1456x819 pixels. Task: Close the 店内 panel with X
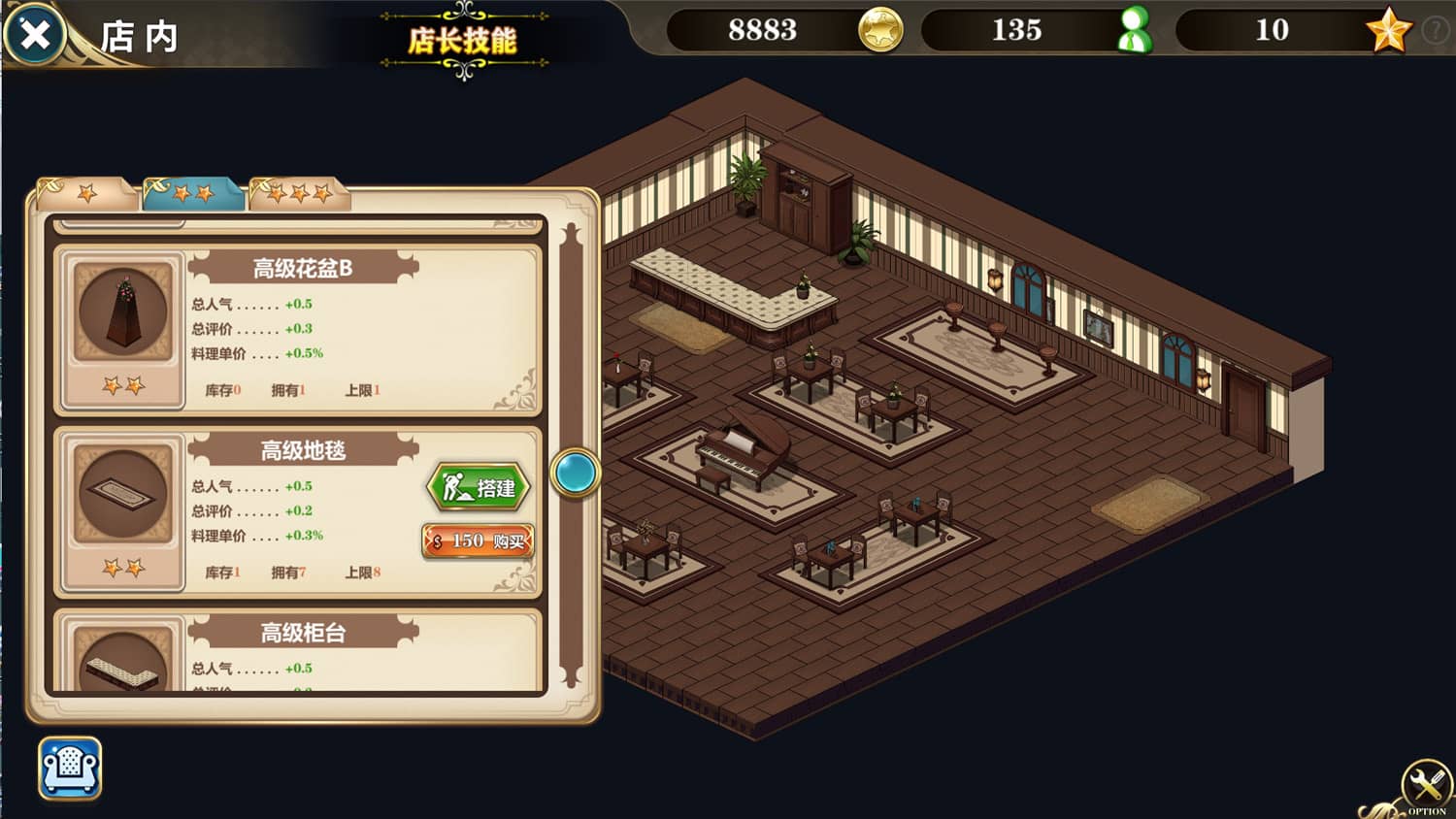pos(33,35)
